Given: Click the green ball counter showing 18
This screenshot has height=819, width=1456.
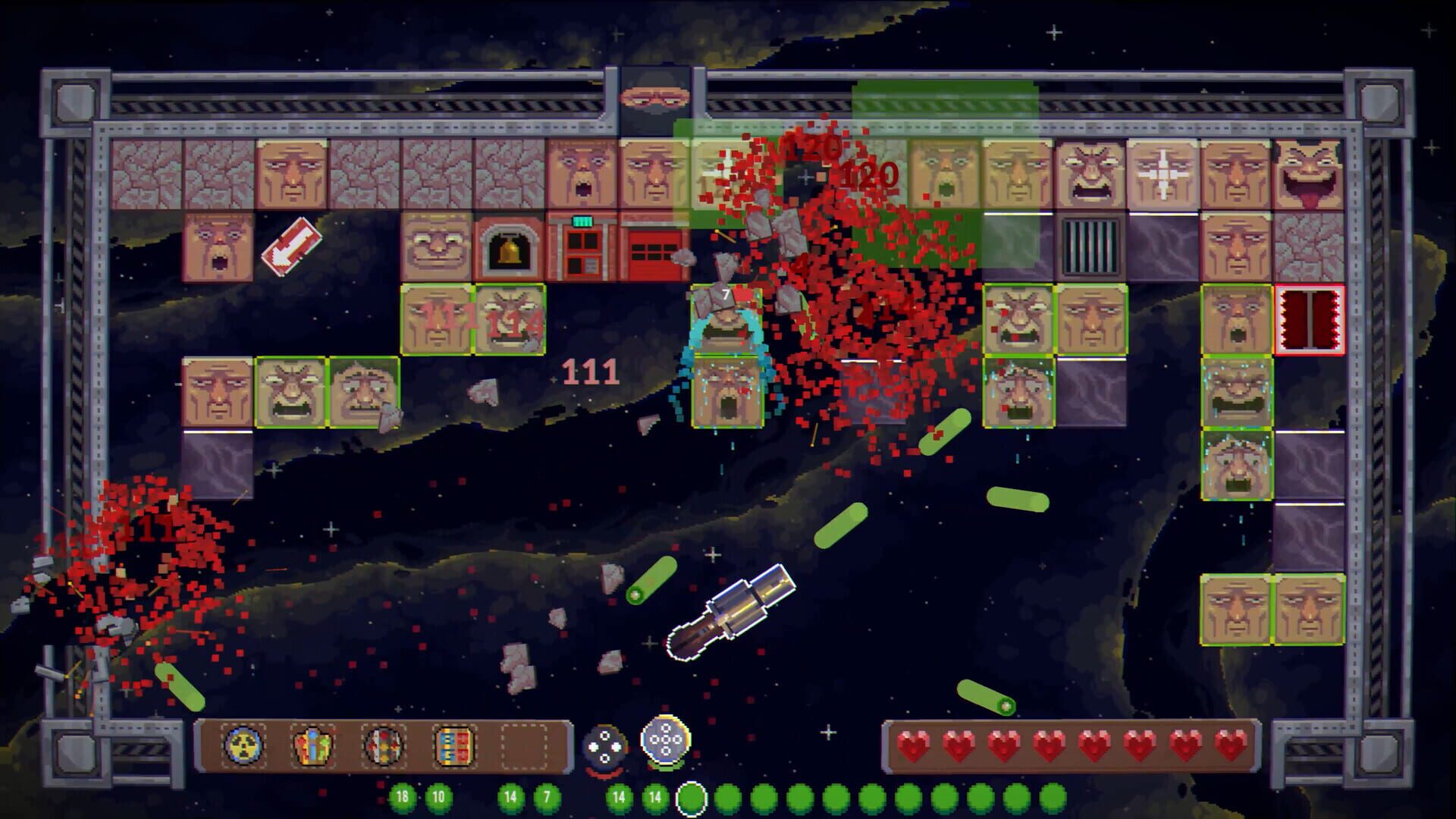Looking at the screenshot, I should coord(402,799).
